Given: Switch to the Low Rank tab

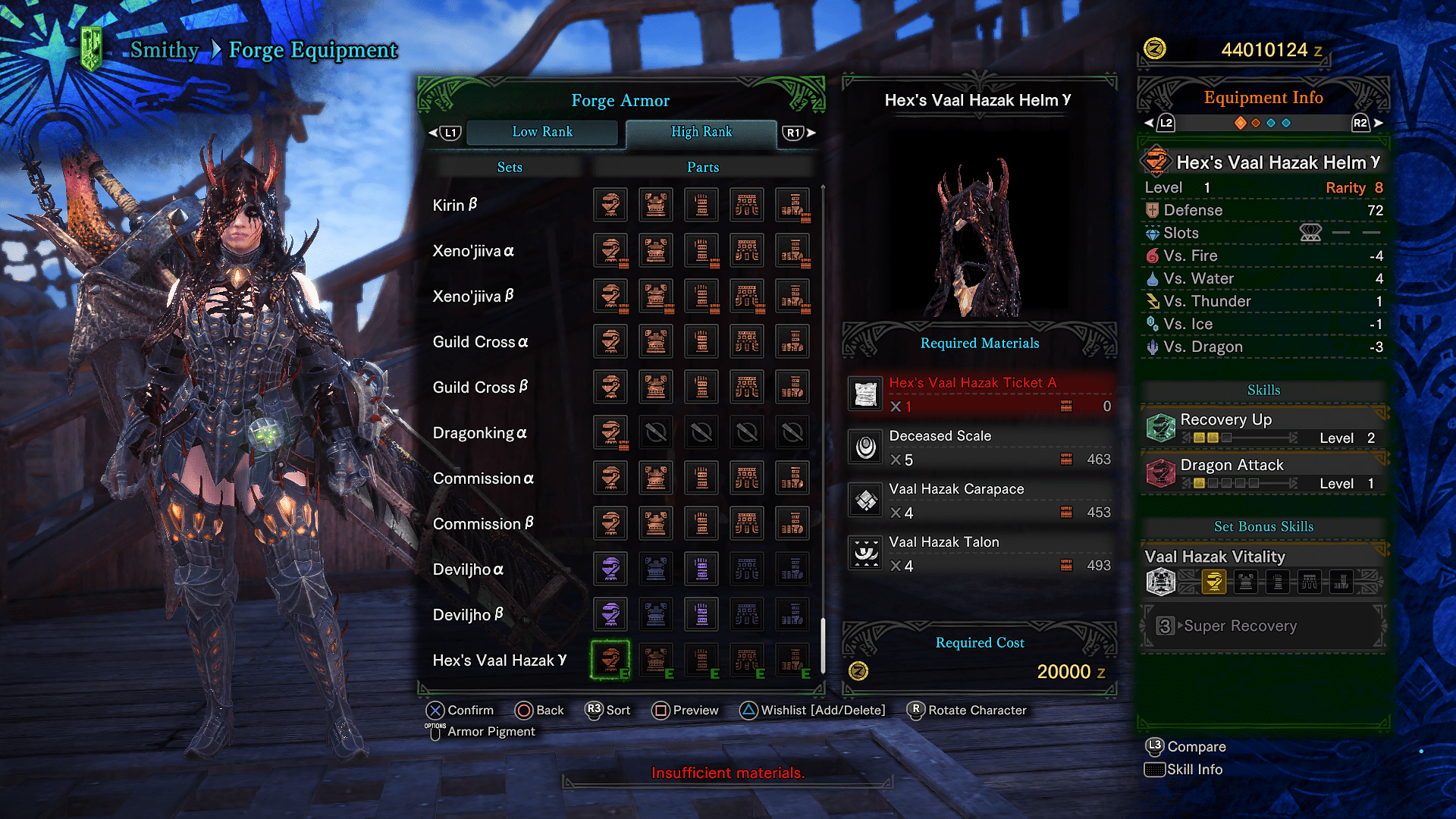Looking at the screenshot, I should 542,132.
